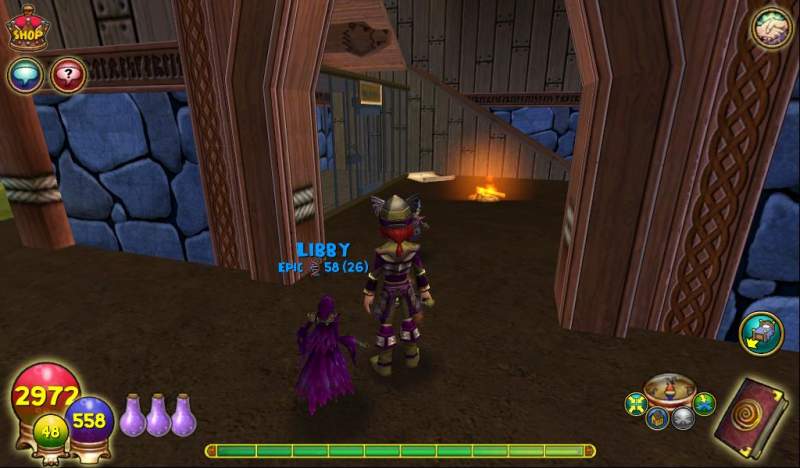The image size is (800, 468).
Task: Open the blue speech bubble chat menu
Action: tap(24, 74)
